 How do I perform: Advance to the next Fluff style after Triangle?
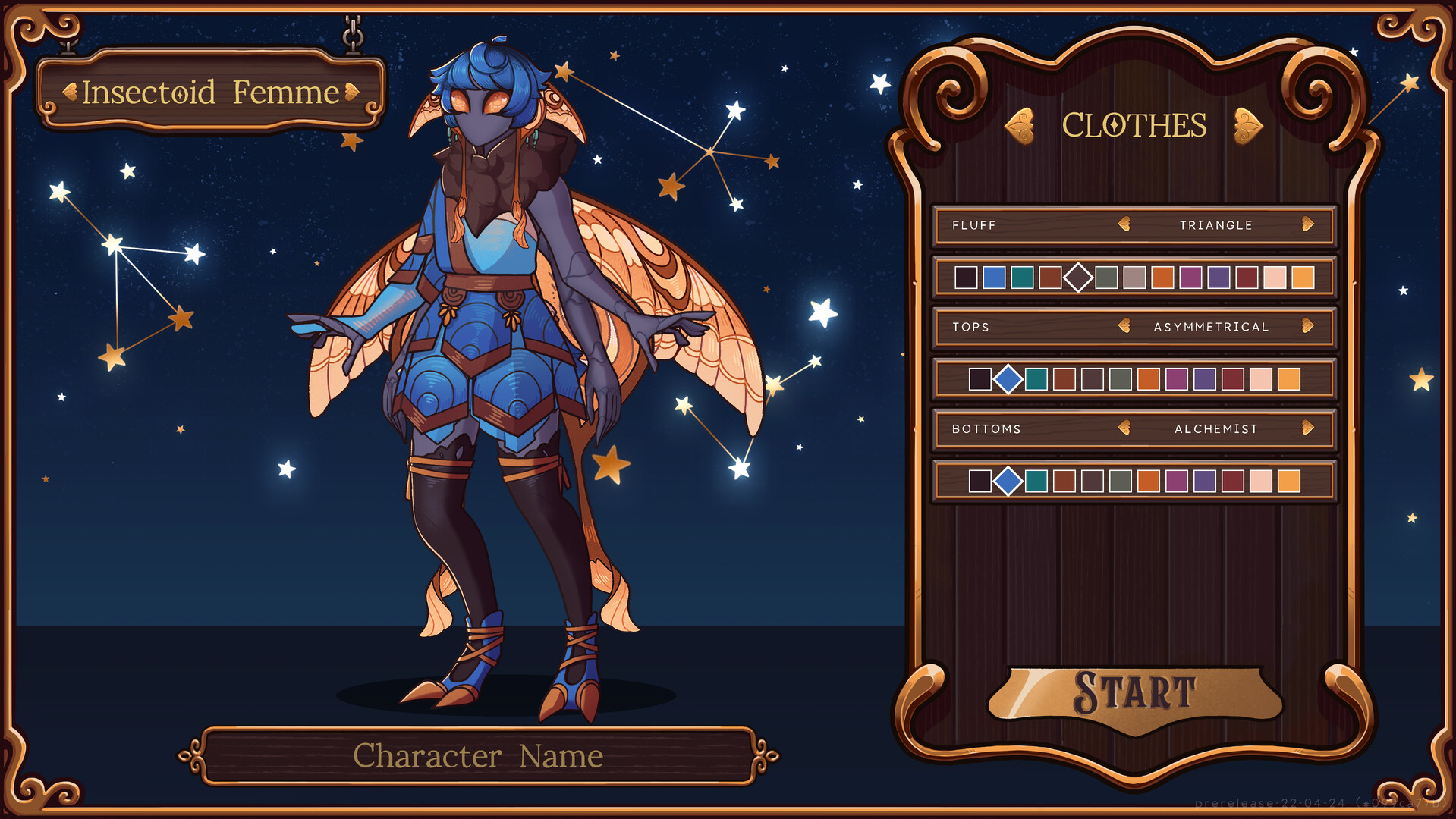1307,225
